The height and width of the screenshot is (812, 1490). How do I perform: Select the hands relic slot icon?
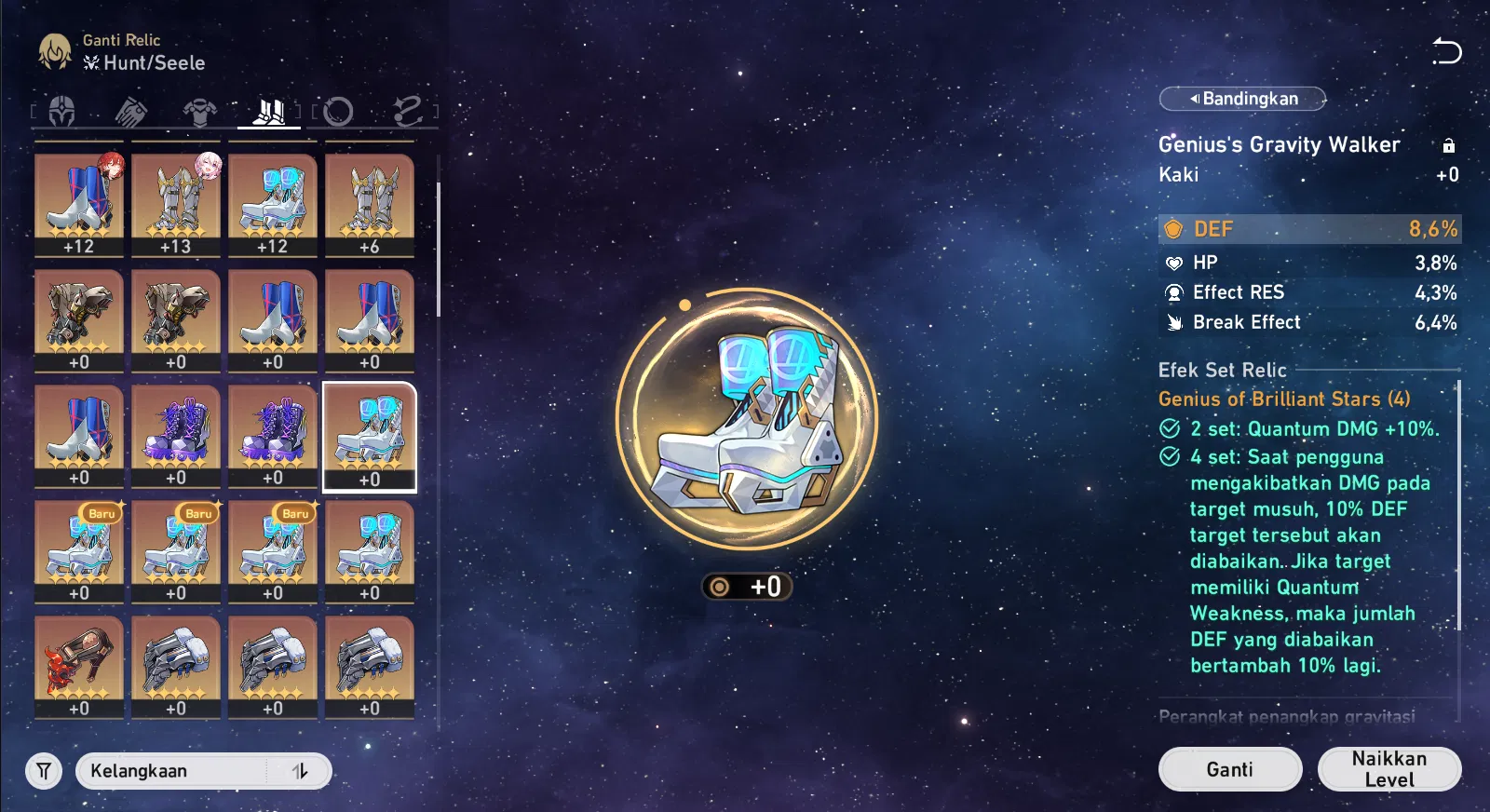[x=131, y=110]
